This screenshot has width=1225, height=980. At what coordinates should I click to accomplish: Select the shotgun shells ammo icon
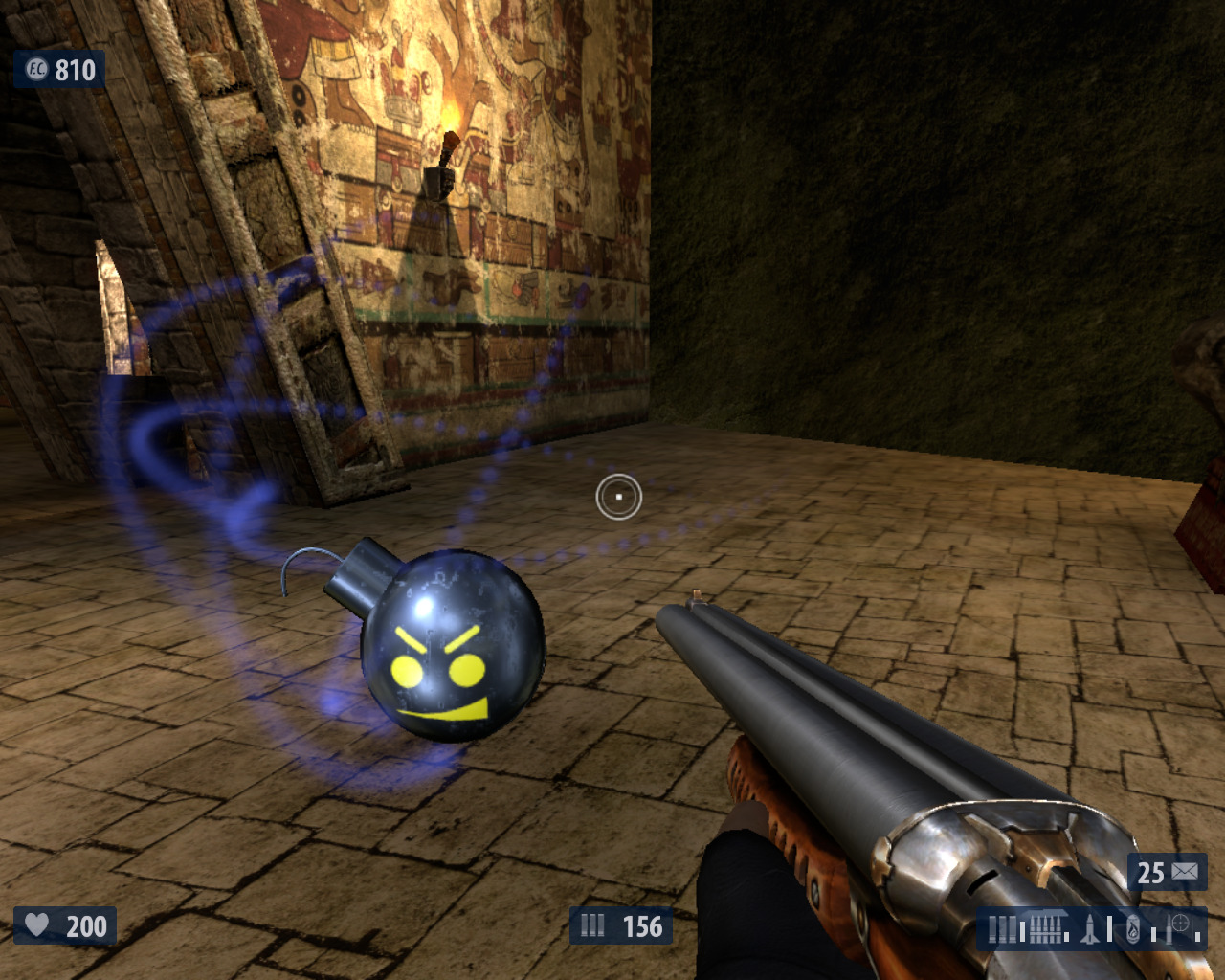[x=1002, y=929]
